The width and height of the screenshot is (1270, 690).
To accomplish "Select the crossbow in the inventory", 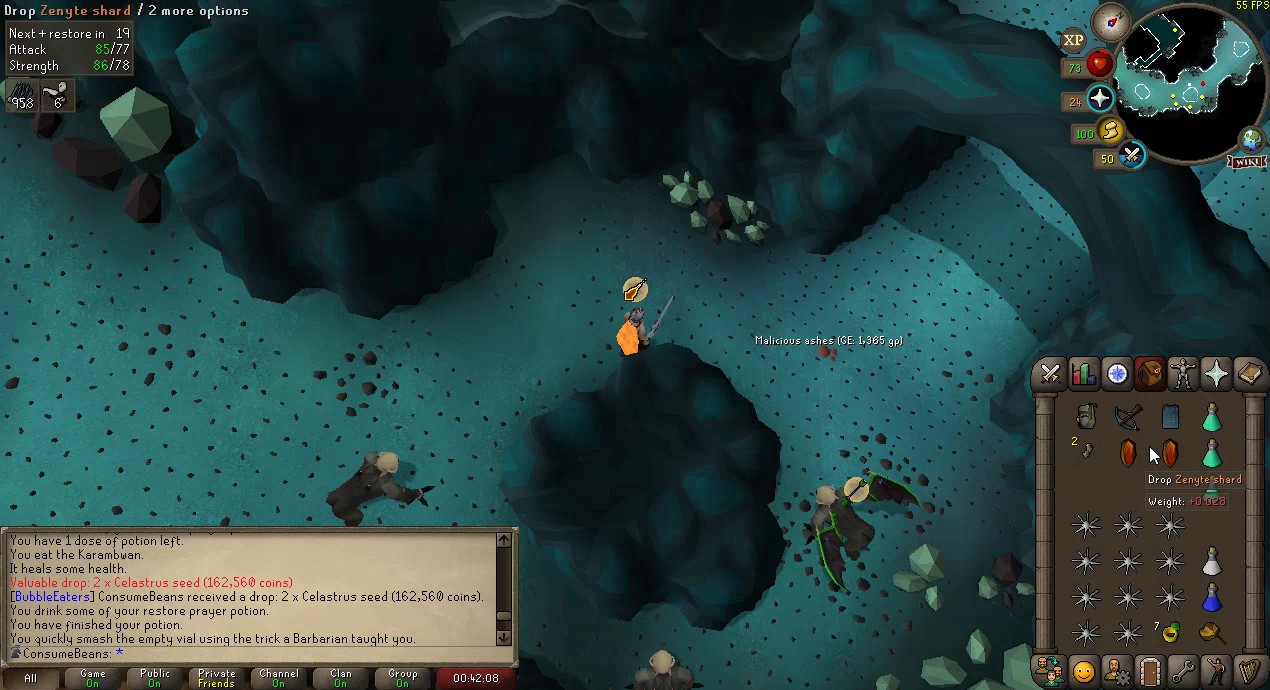I will (x=1128, y=417).
